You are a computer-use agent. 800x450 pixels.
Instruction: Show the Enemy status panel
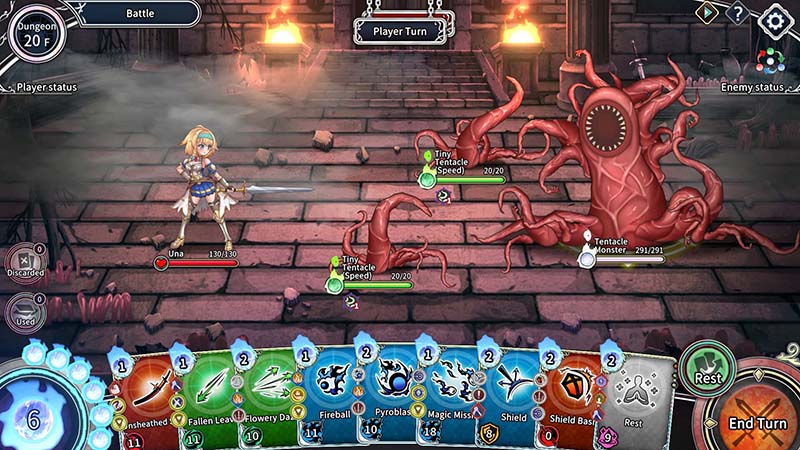[752, 87]
